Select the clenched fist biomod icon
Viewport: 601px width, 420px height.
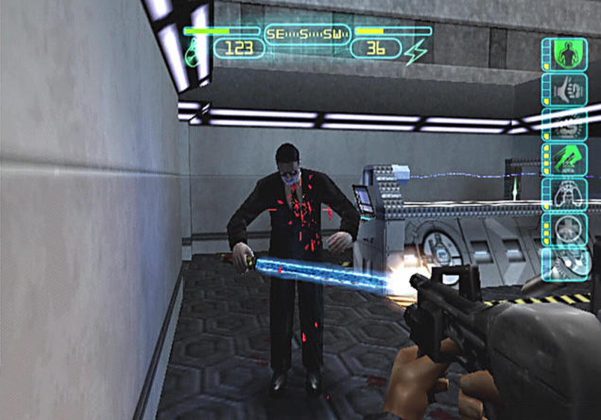564,87
